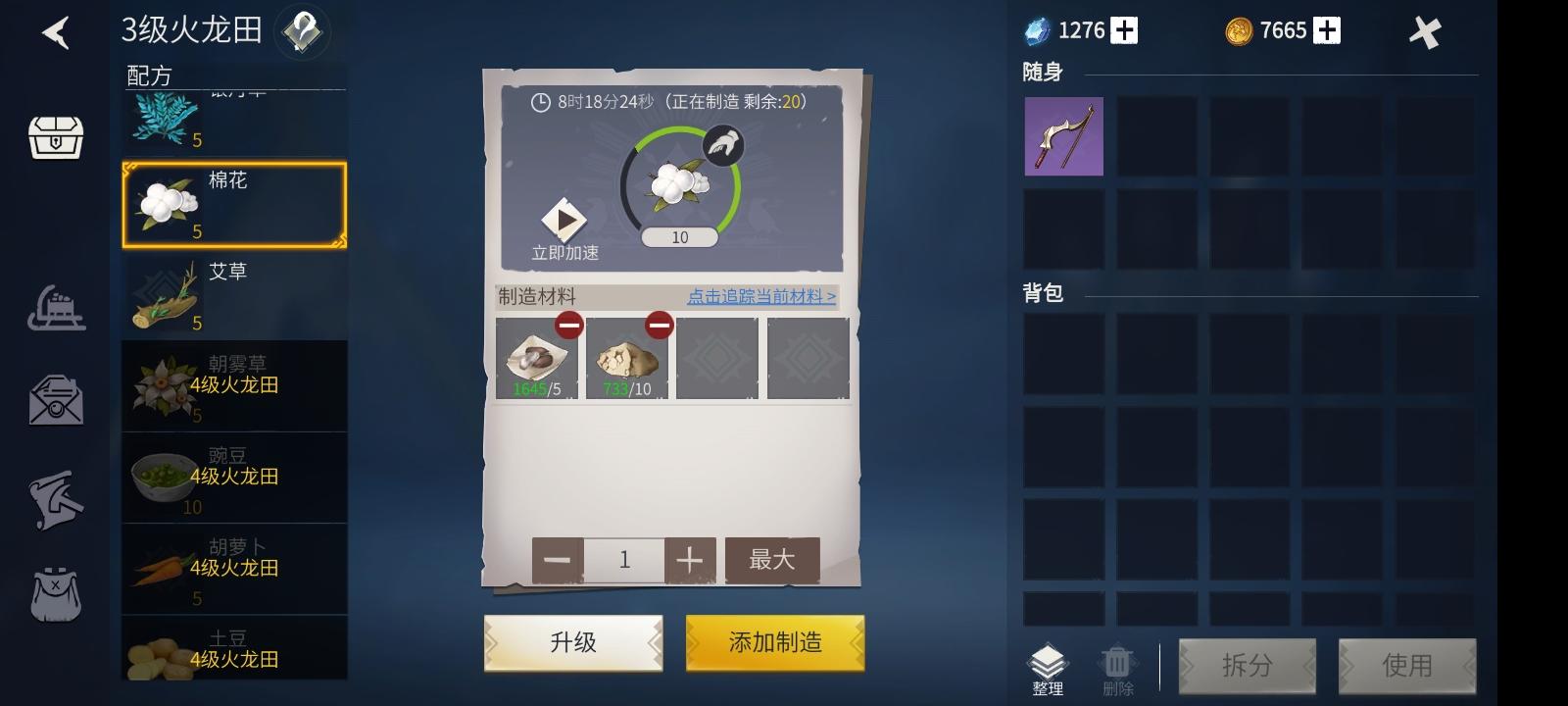Click 最大 to set max quantity
1568x706 pixels.
pos(773,559)
